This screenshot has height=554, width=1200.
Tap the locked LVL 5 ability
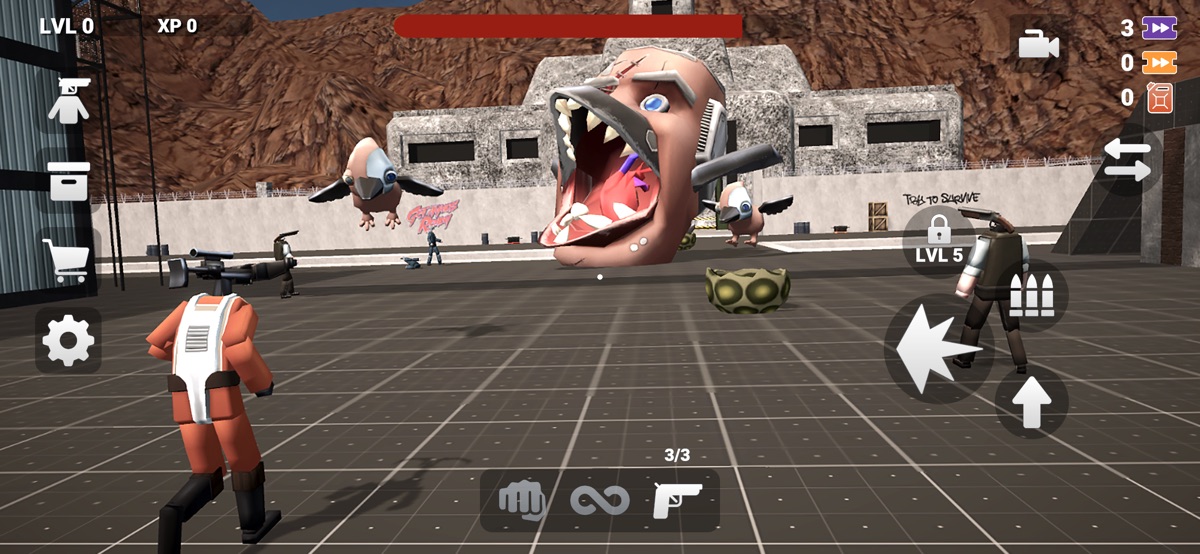point(939,241)
